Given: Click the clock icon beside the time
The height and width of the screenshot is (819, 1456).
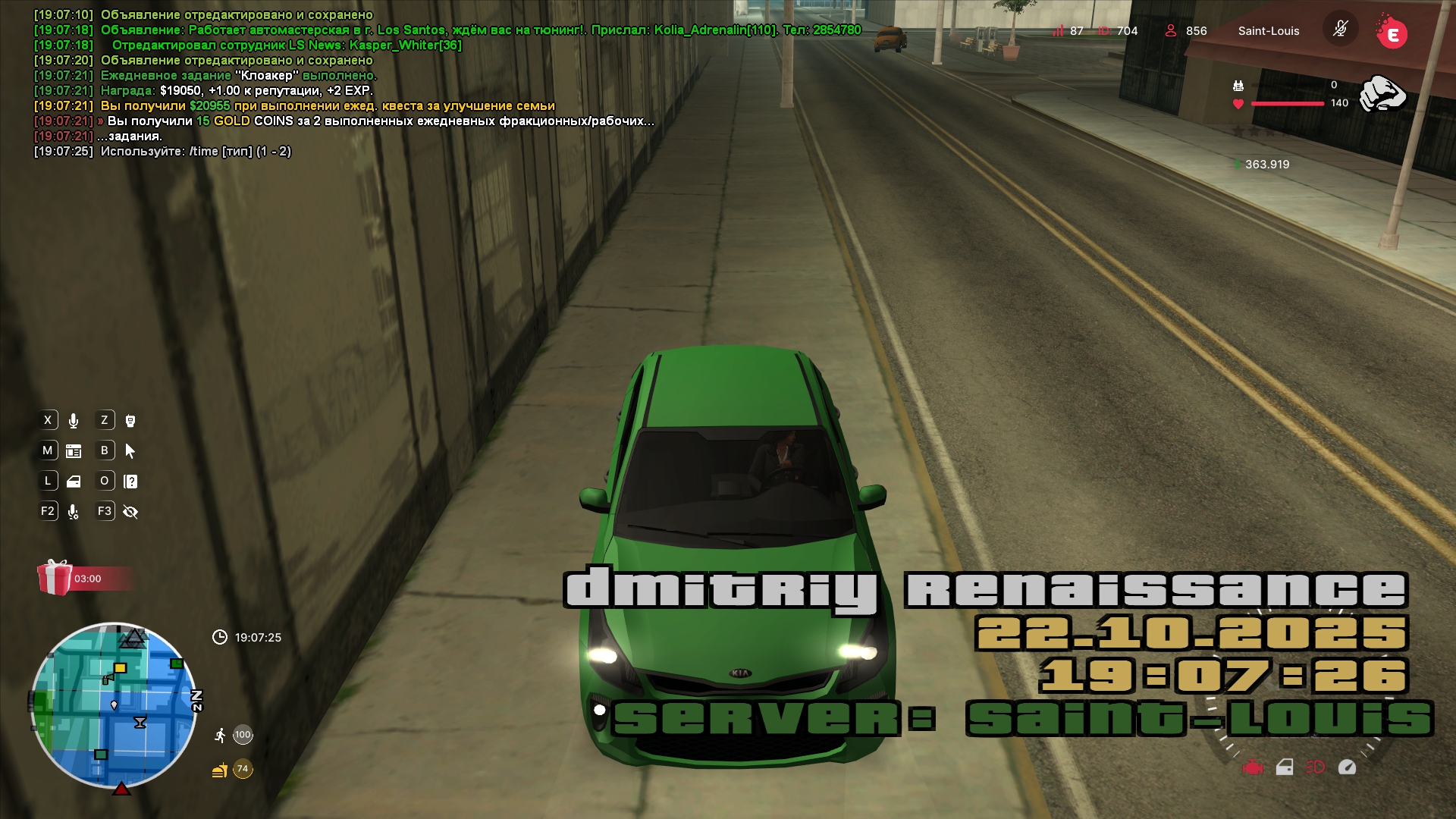Looking at the screenshot, I should (220, 637).
